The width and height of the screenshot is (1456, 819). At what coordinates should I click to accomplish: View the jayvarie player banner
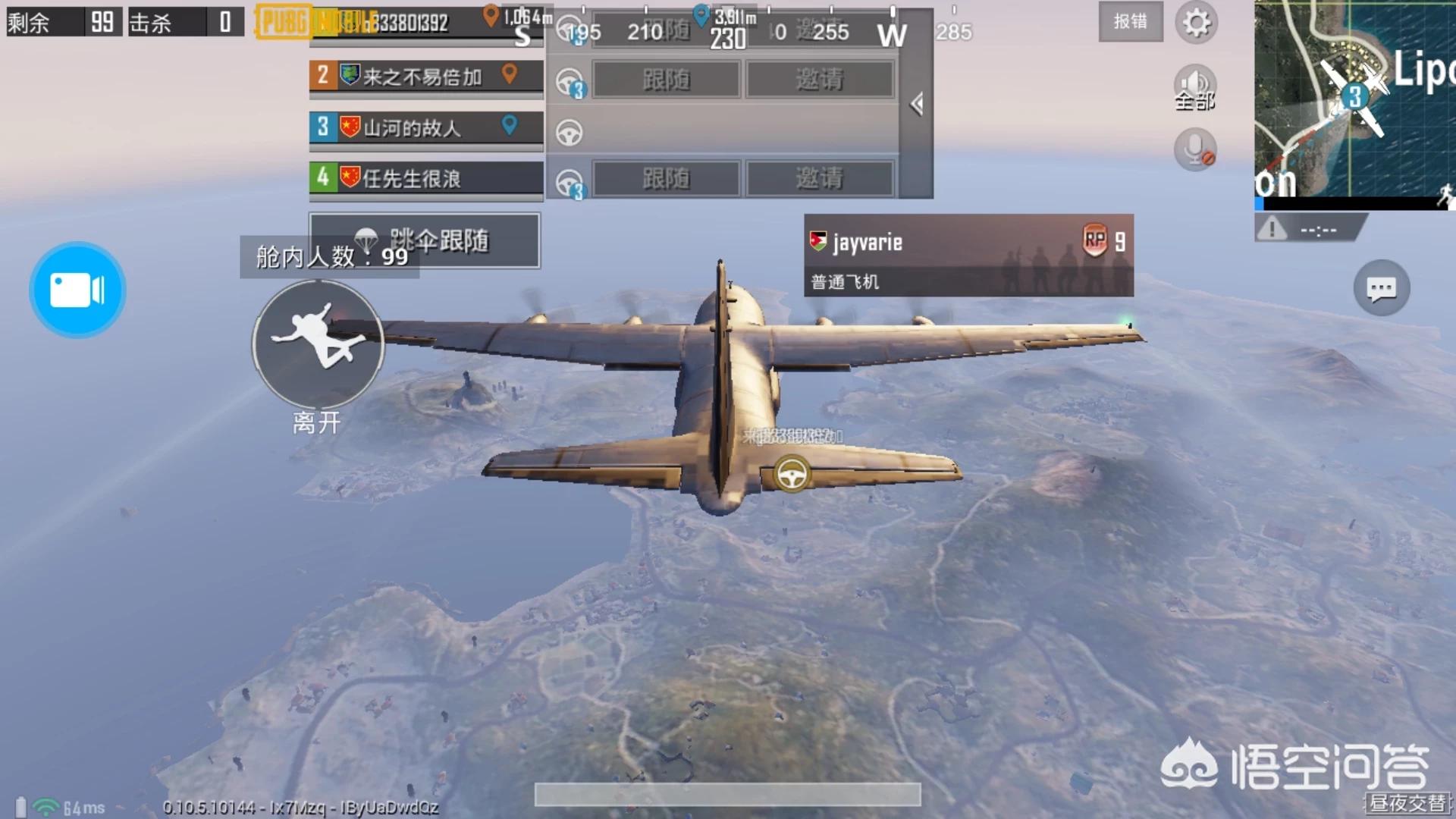pos(968,255)
